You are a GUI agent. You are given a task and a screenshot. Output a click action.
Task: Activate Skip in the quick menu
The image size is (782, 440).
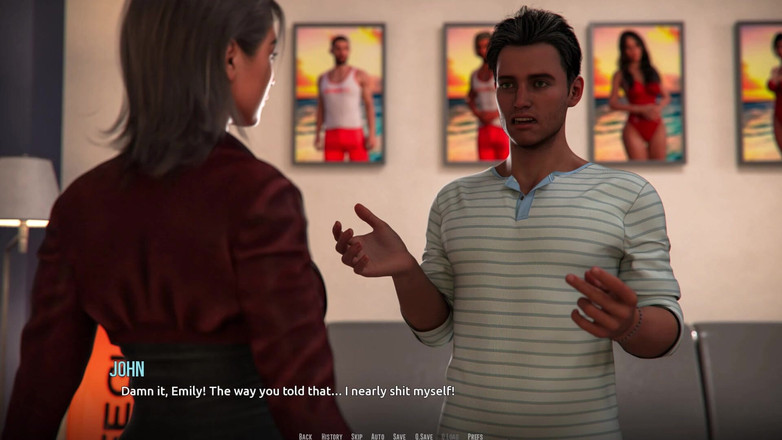tap(356, 436)
